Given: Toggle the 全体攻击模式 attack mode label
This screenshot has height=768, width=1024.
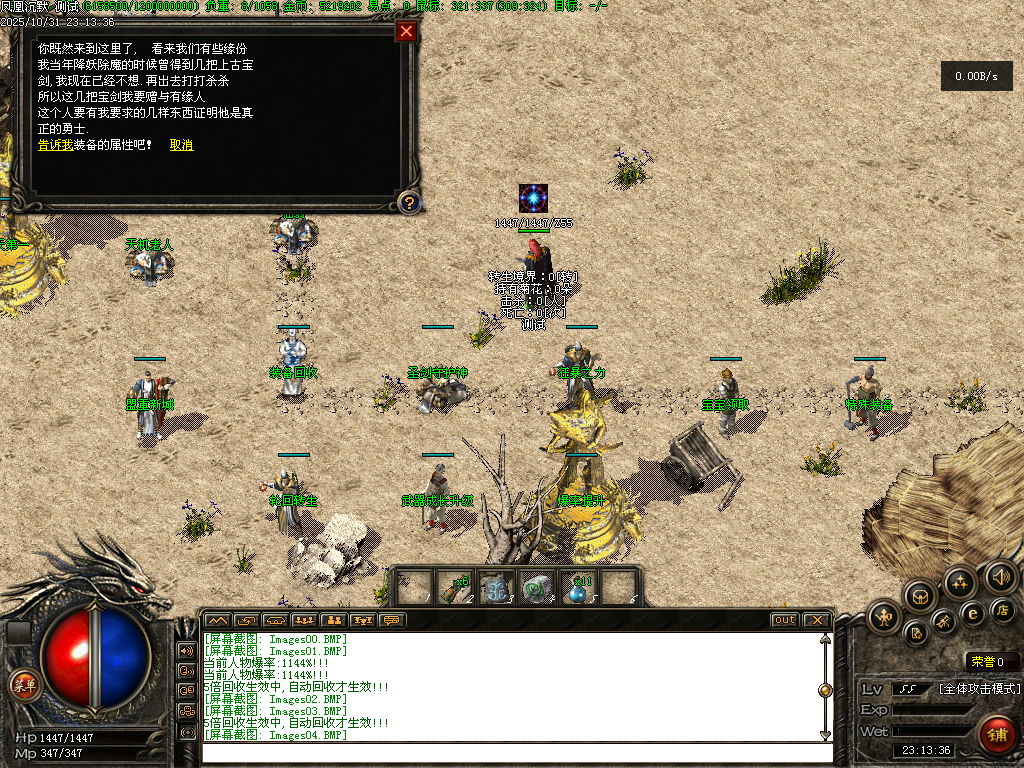Looking at the screenshot, I should click(979, 689).
